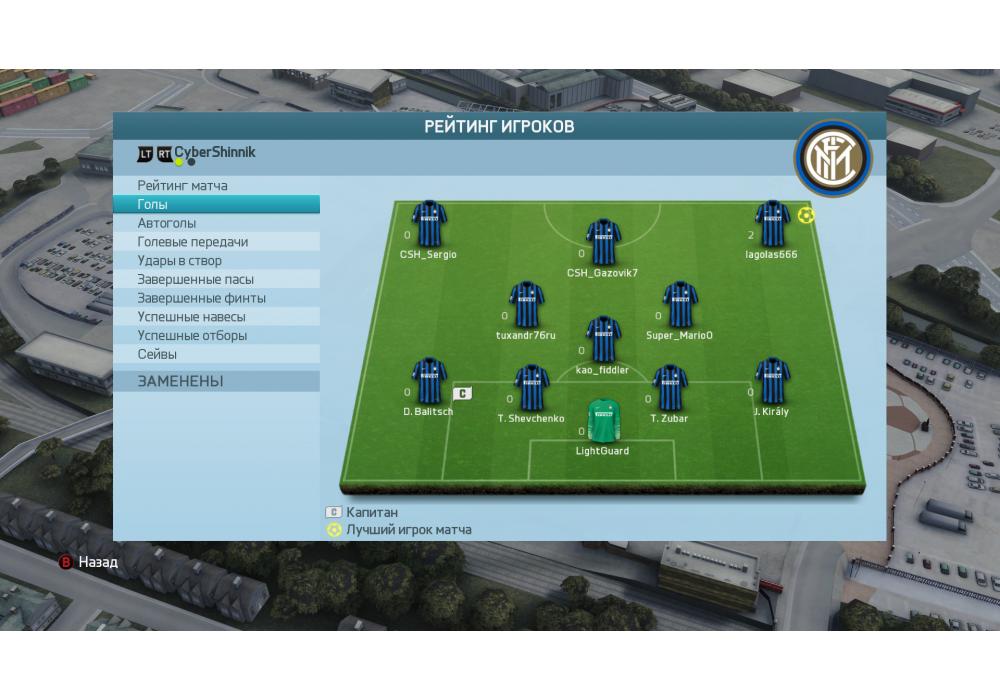Open the Сейвы stat entry
This screenshot has width=1000, height=700.
point(158,355)
